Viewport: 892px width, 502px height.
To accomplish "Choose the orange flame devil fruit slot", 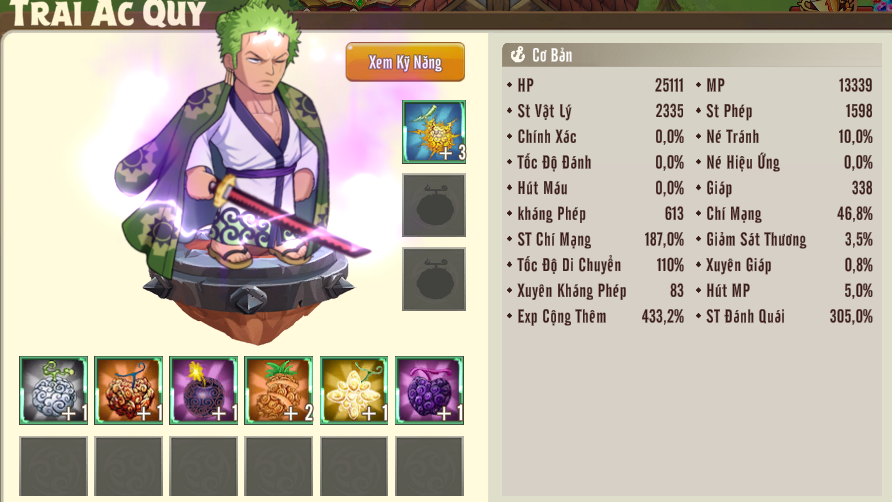I will [128, 390].
